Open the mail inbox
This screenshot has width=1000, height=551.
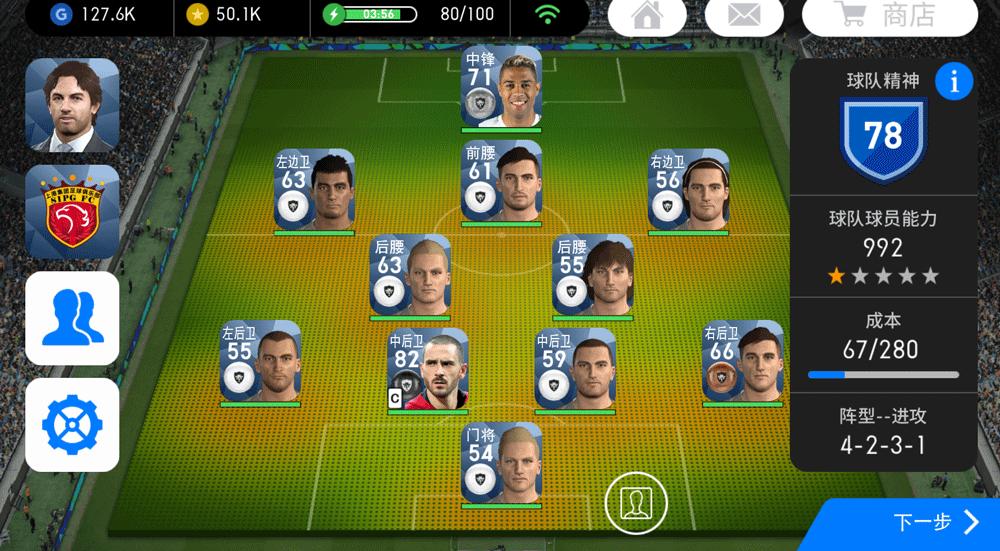click(x=743, y=17)
